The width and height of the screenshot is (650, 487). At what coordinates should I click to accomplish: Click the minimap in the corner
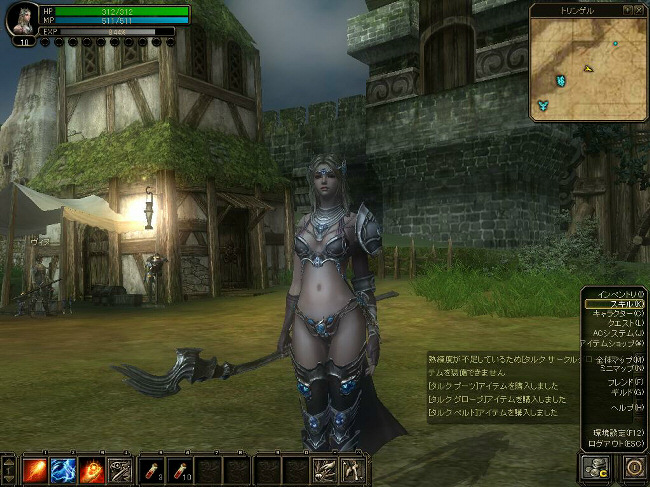tap(589, 67)
